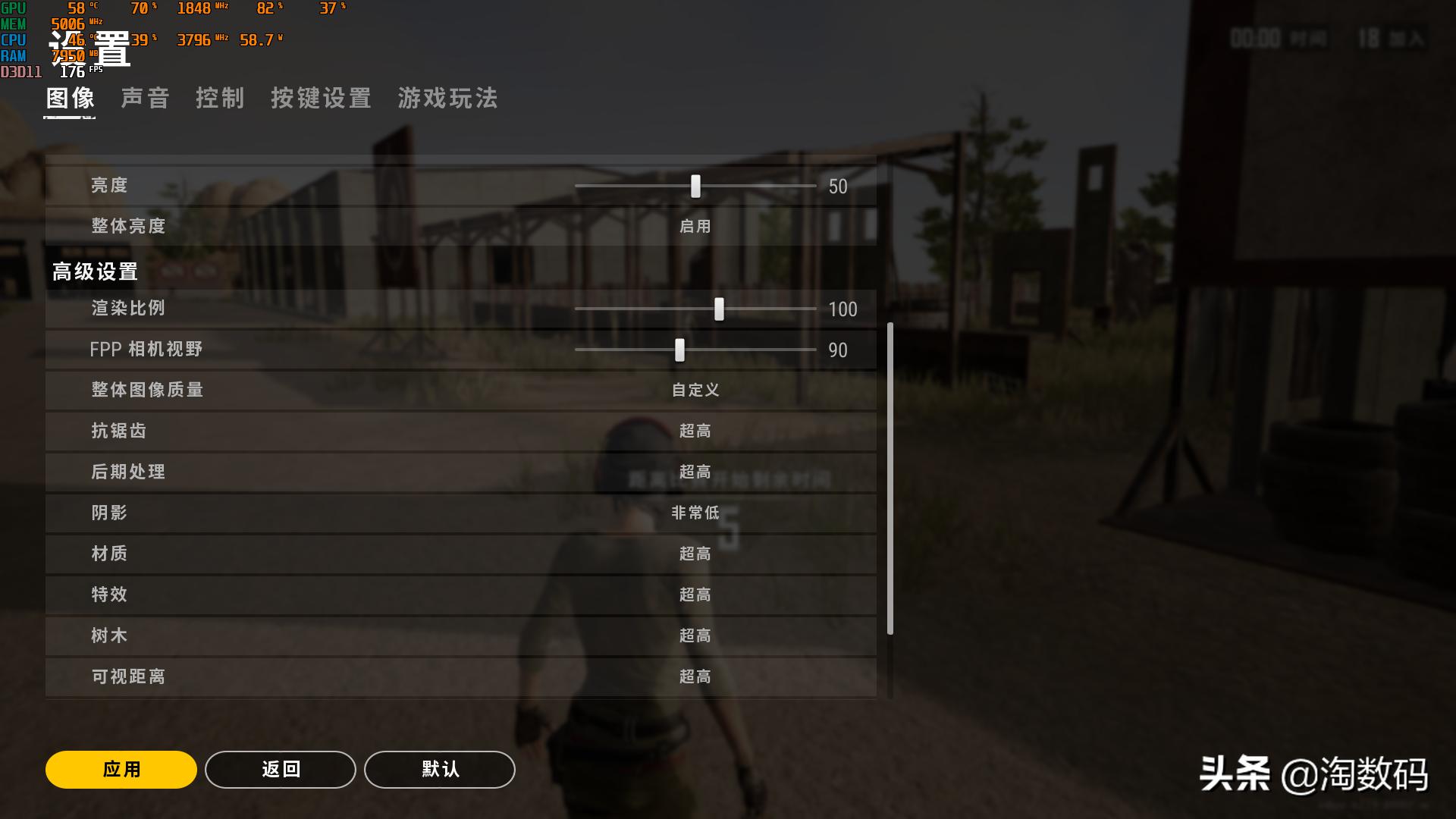Image resolution: width=1456 pixels, height=819 pixels.
Task: Change the 材质 quality option
Action: (x=693, y=554)
